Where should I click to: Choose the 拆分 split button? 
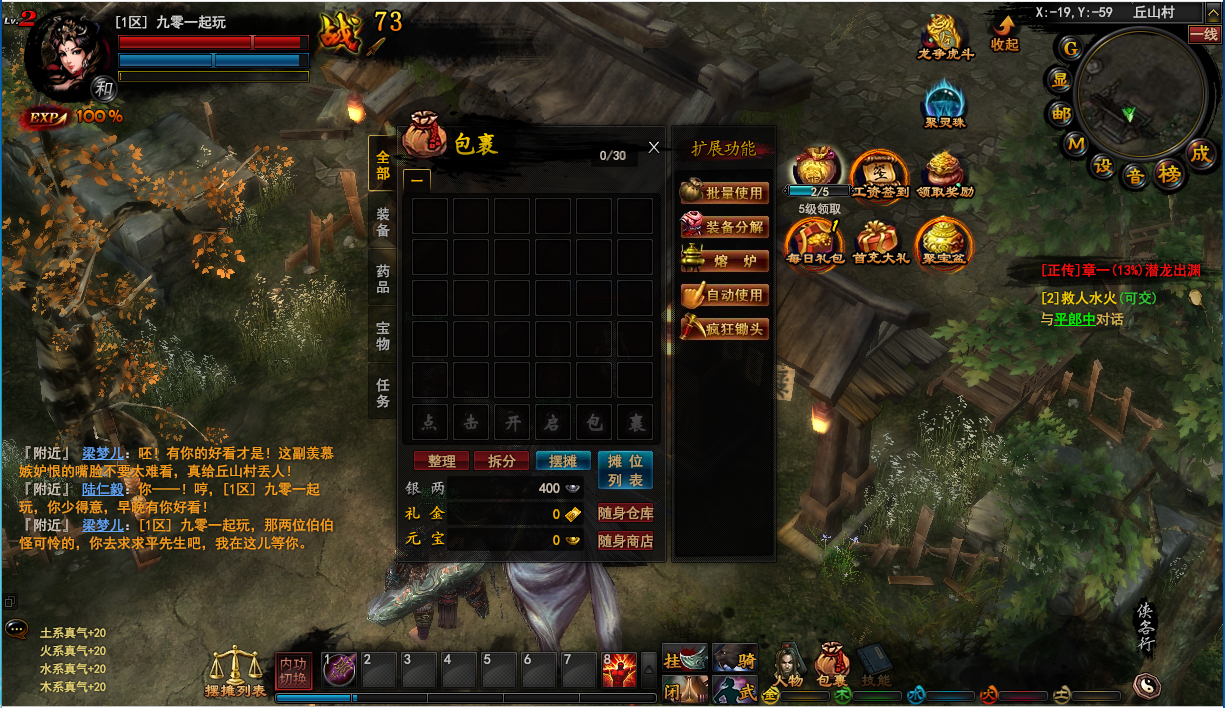click(501, 461)
